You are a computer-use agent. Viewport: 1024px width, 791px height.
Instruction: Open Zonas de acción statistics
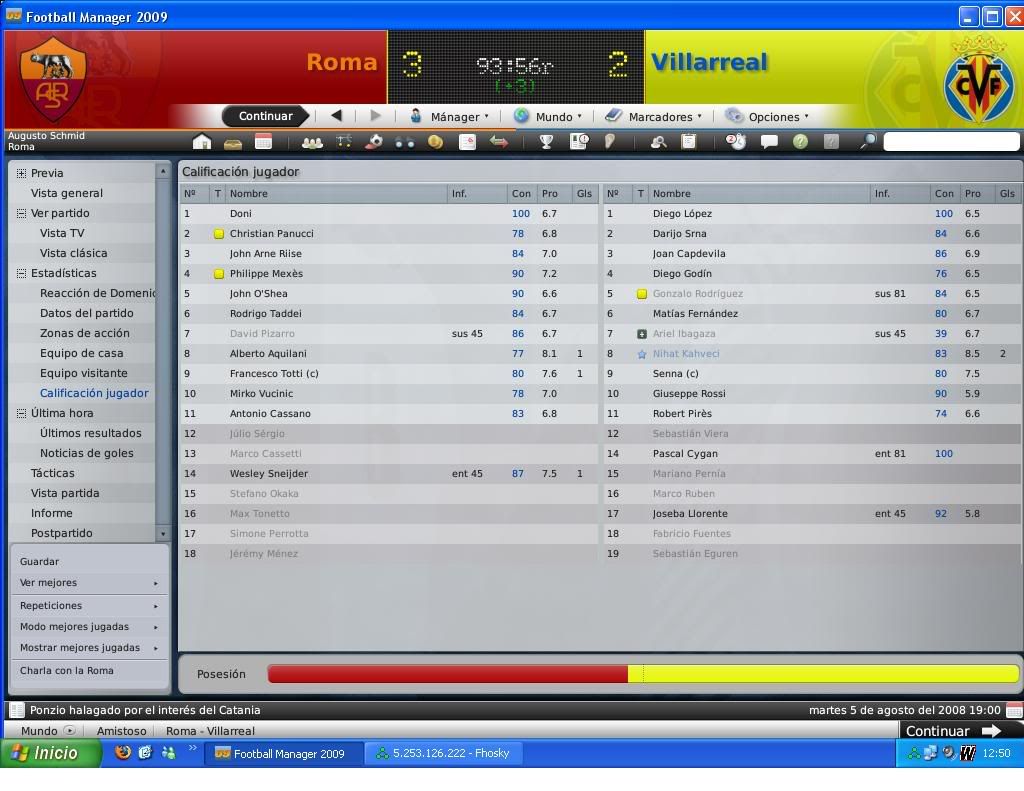[84, 333]
